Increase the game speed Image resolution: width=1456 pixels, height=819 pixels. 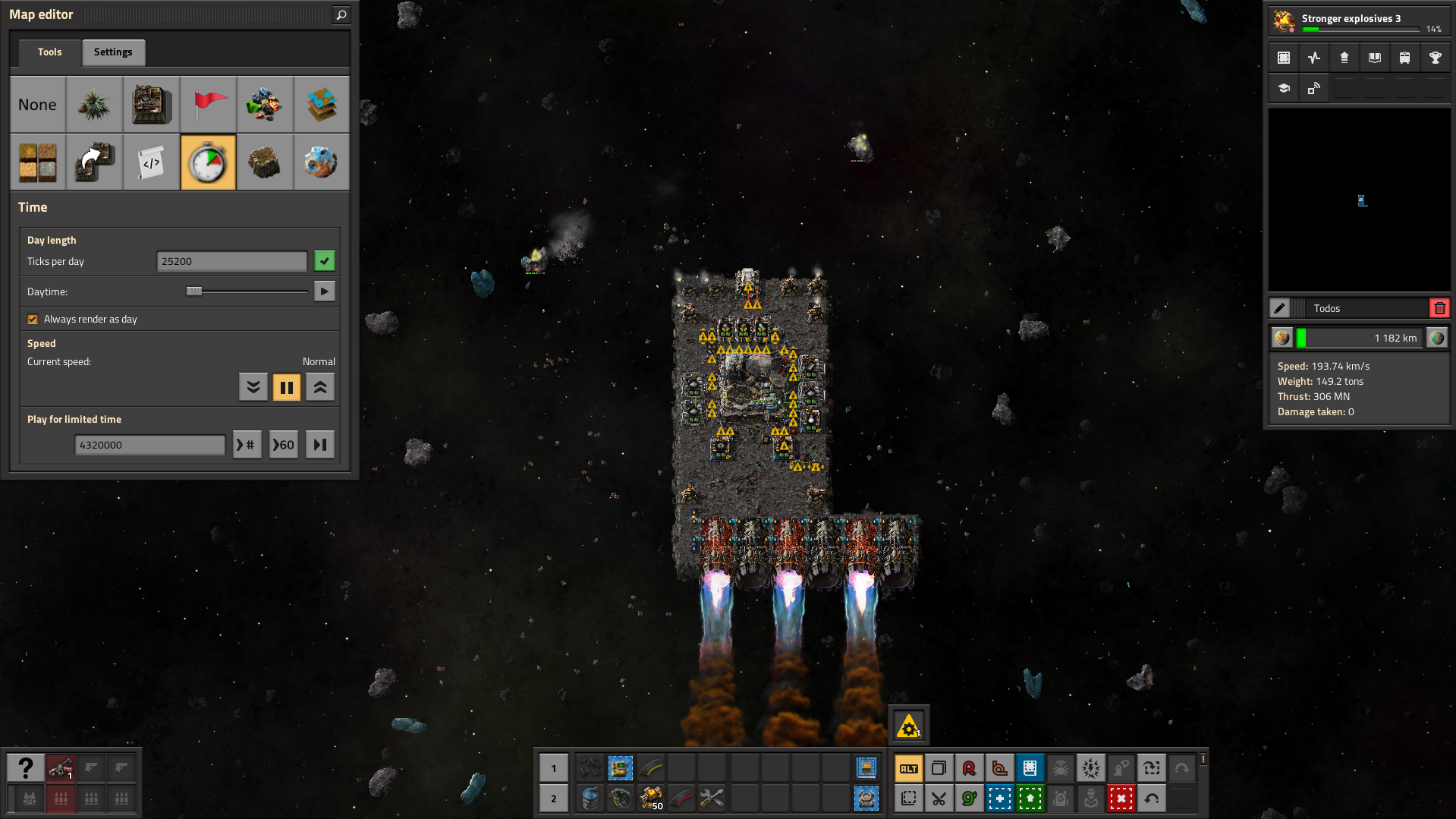coord(320,388)
